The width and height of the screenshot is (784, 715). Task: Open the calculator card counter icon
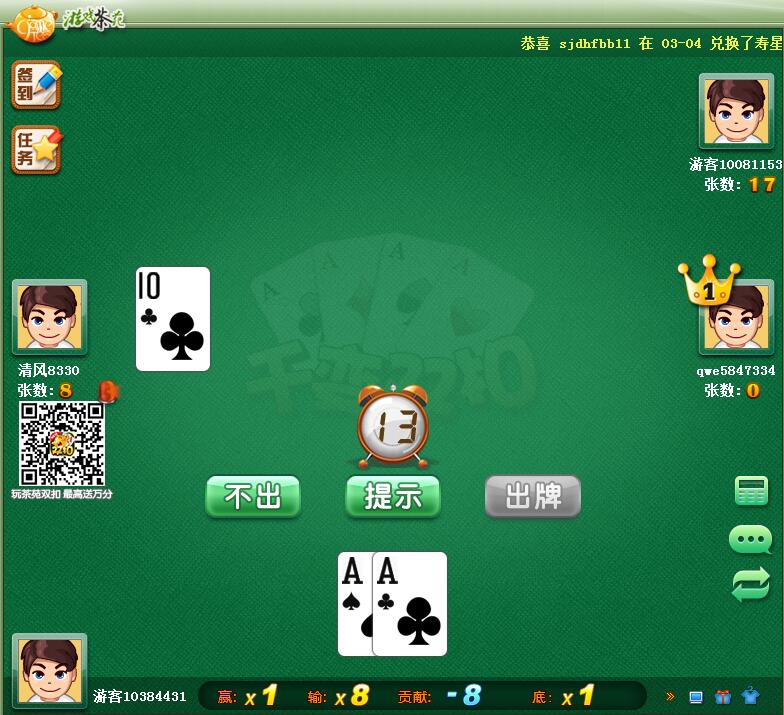750,491
